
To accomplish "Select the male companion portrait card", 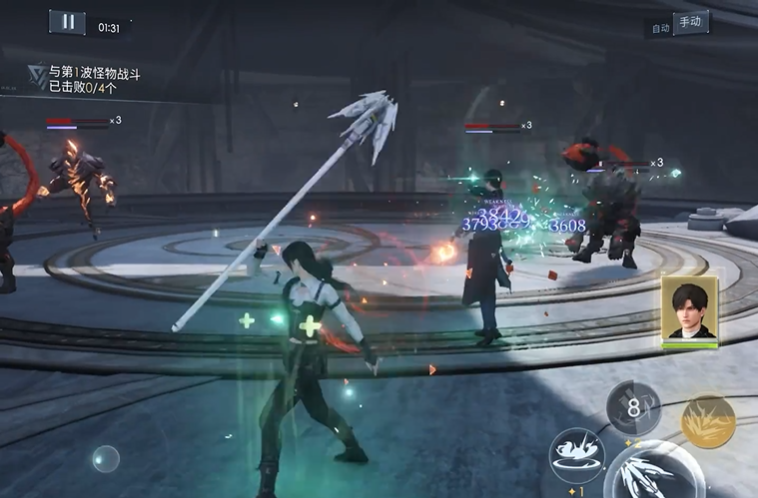I will click(x=689, y=310).
